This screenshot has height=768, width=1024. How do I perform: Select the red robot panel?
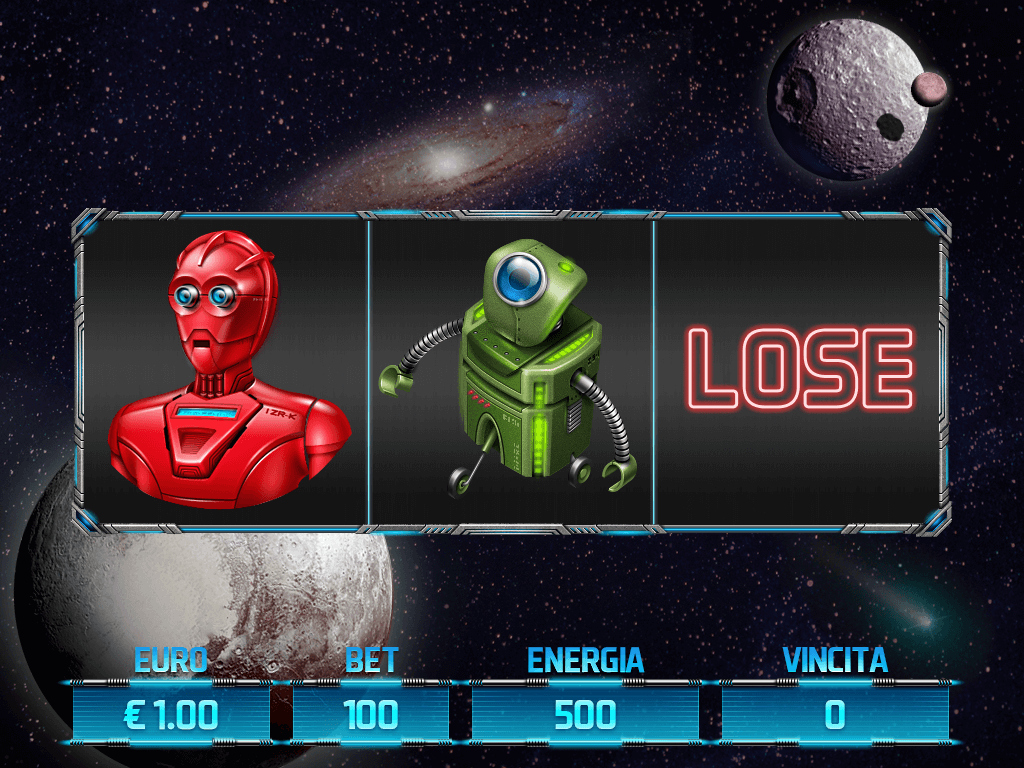point(226,373)
